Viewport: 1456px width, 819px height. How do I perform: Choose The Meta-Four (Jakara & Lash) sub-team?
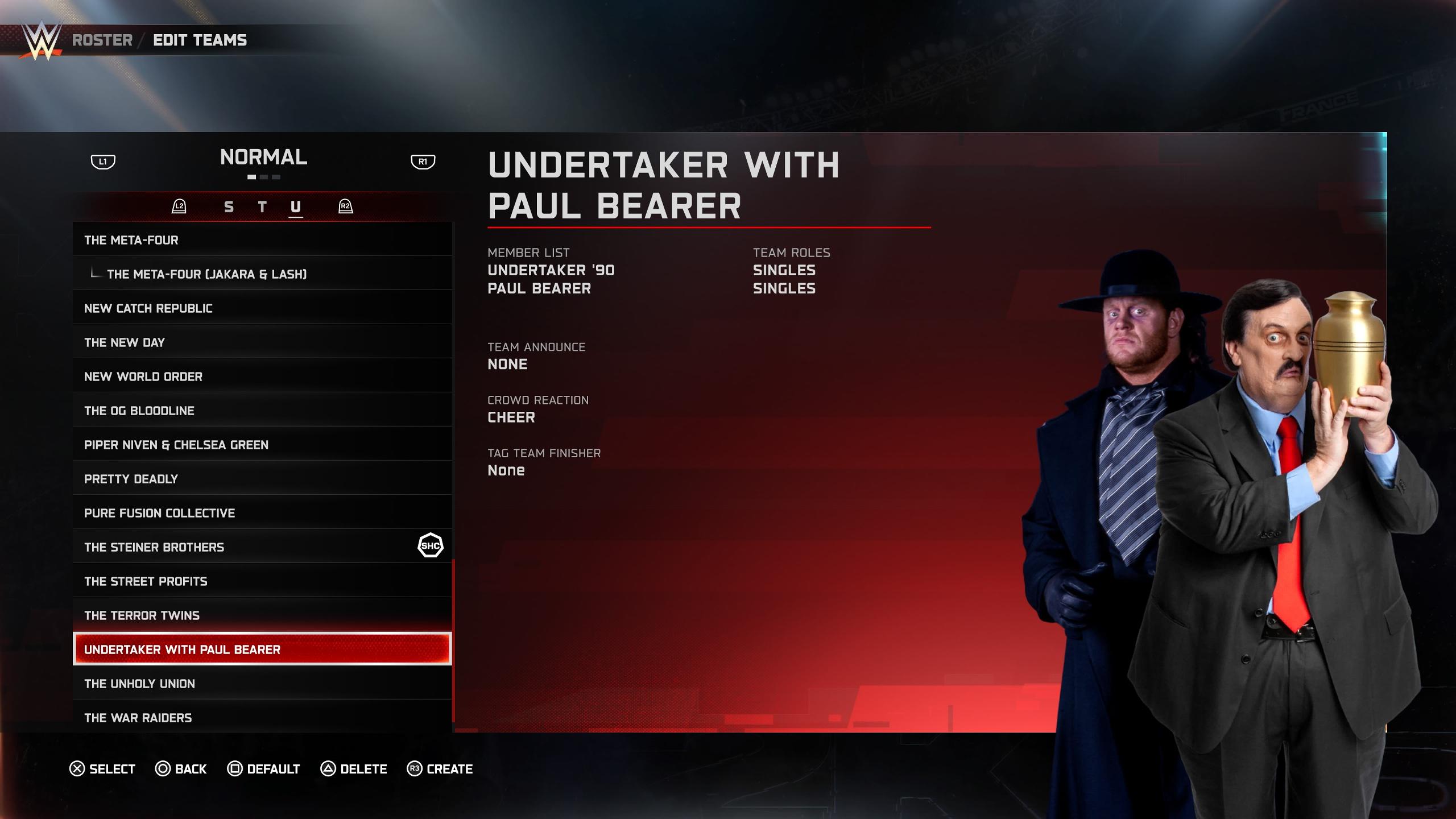coord(262,274)
